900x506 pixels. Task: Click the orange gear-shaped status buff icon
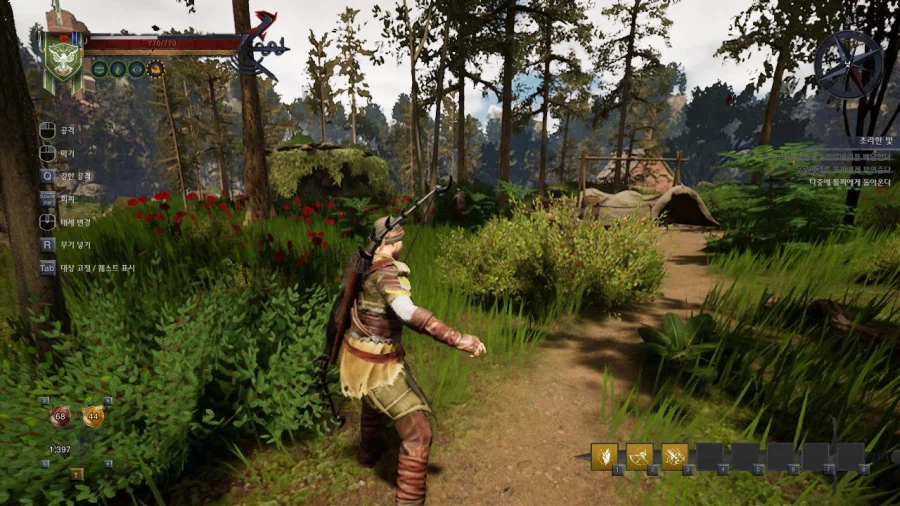(x=155, y=69)
